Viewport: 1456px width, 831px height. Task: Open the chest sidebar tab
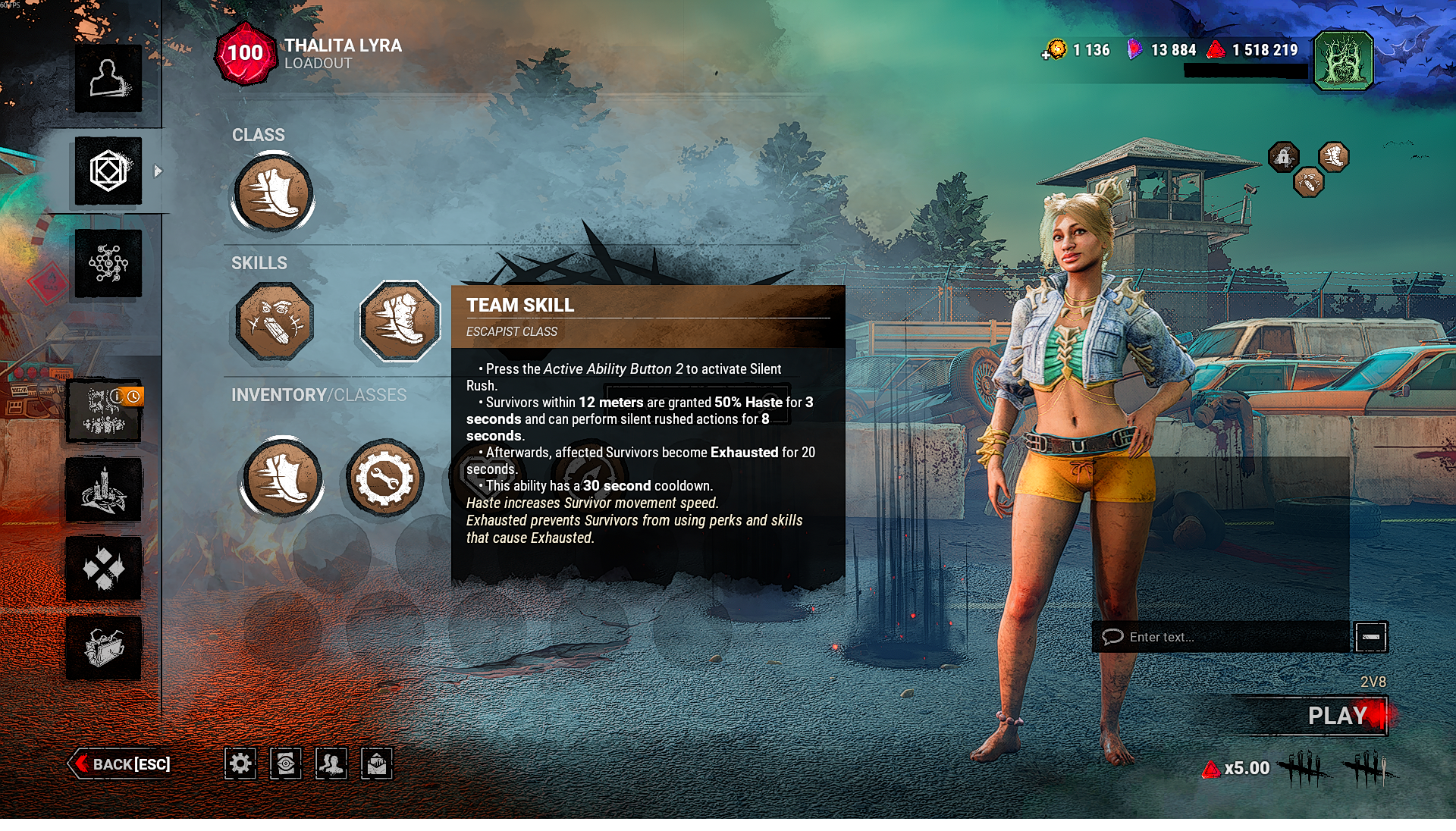(105, 648)
